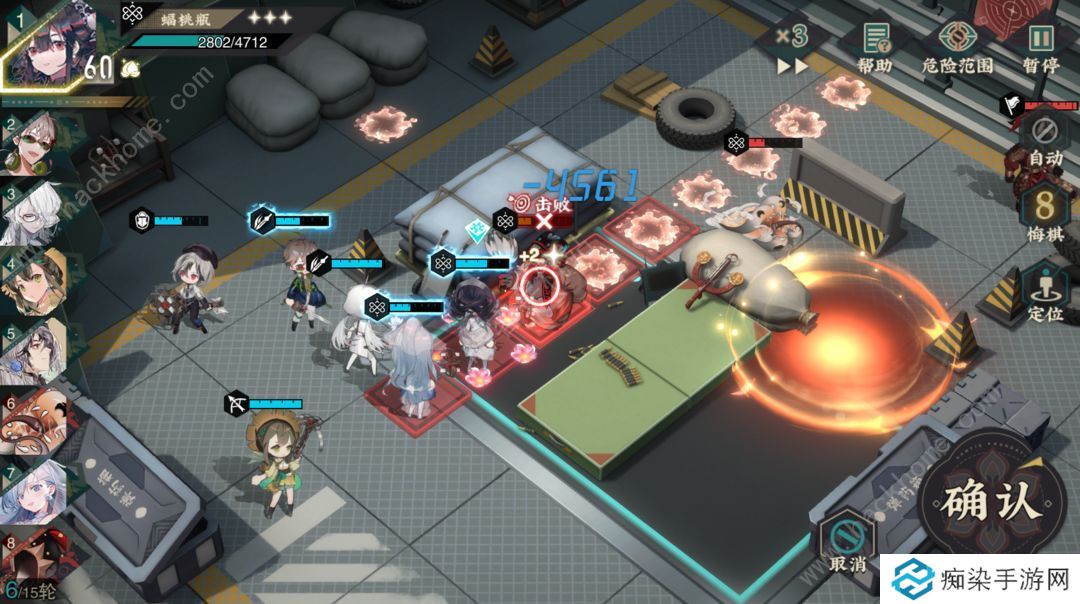1080x604 pixels.
Task: Pause the battle with 暂停
Action: pos(1041,46)
